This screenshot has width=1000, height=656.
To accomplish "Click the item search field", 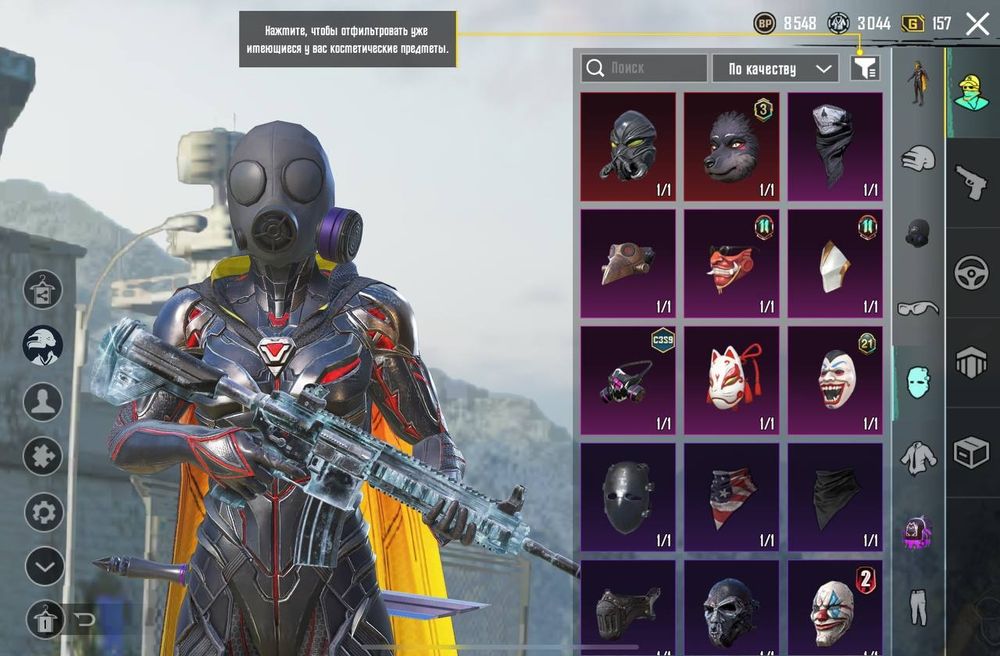I will 644,68.
